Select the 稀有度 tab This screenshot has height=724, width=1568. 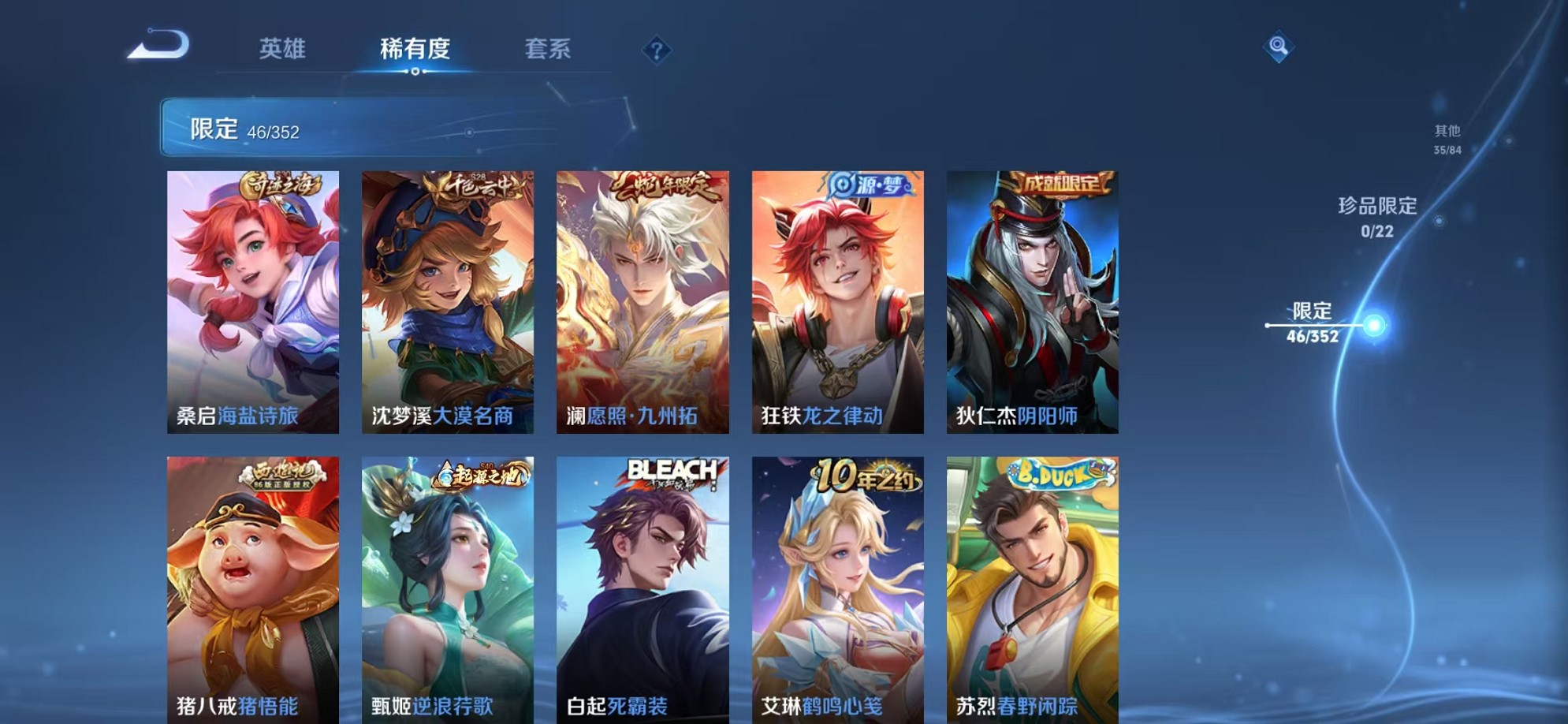tap(417, 49)
